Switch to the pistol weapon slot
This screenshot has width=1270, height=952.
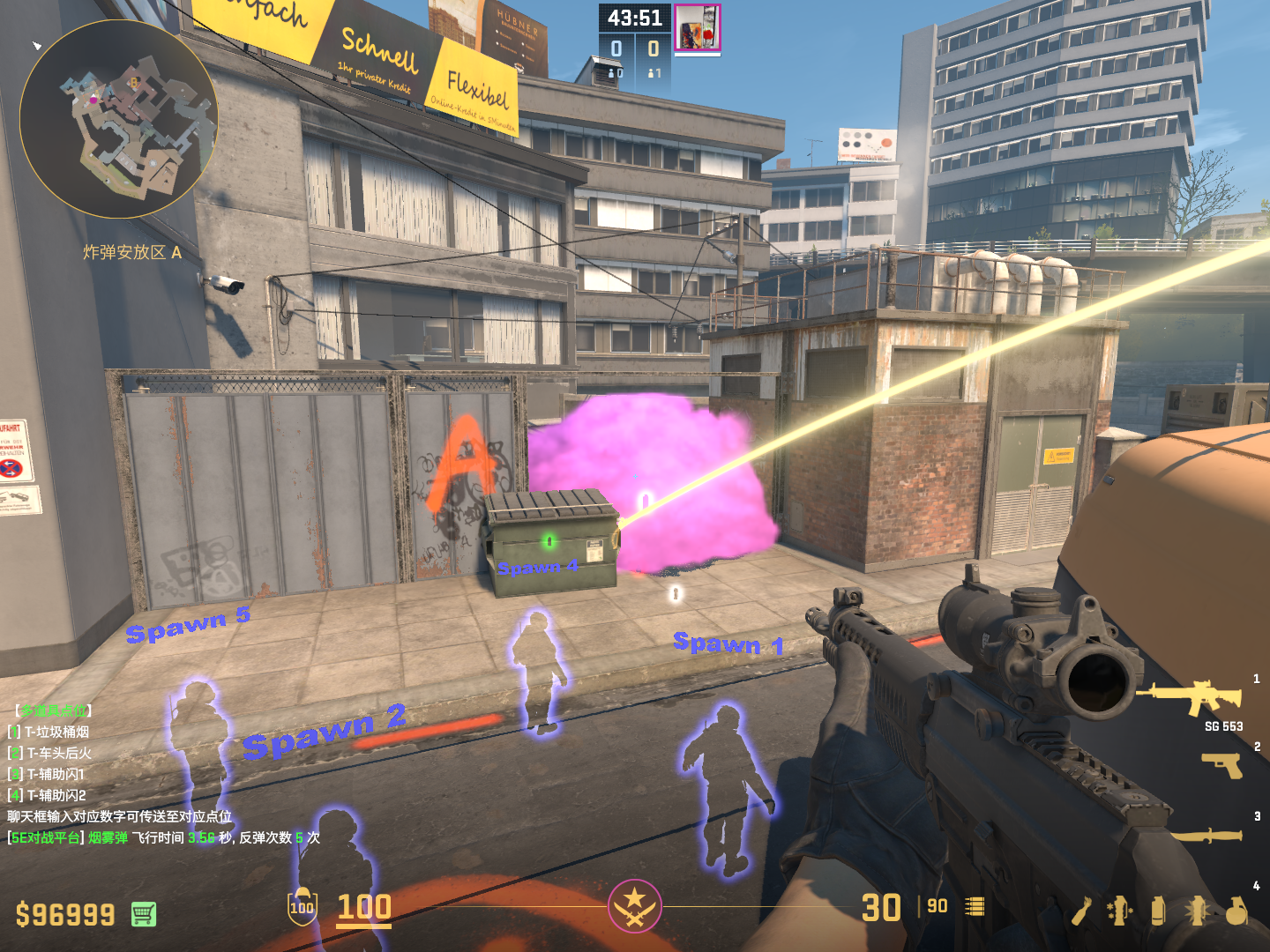[1222, 765]
